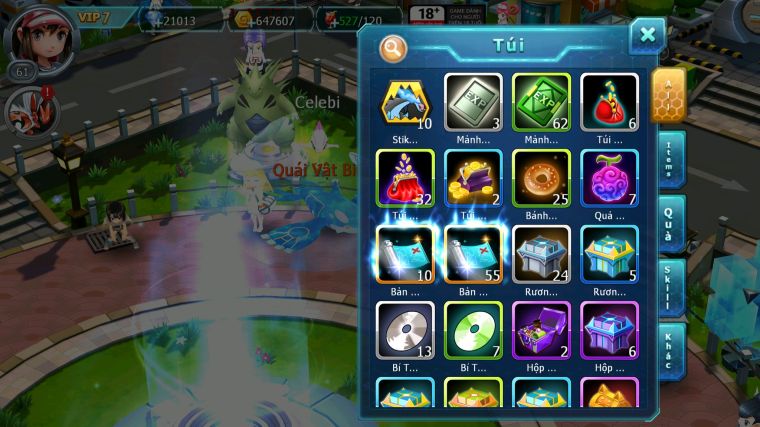This screenshot has height=427, width=760.
Task: Select the blueprint item with count 55
Action: [x=474, y=251]
